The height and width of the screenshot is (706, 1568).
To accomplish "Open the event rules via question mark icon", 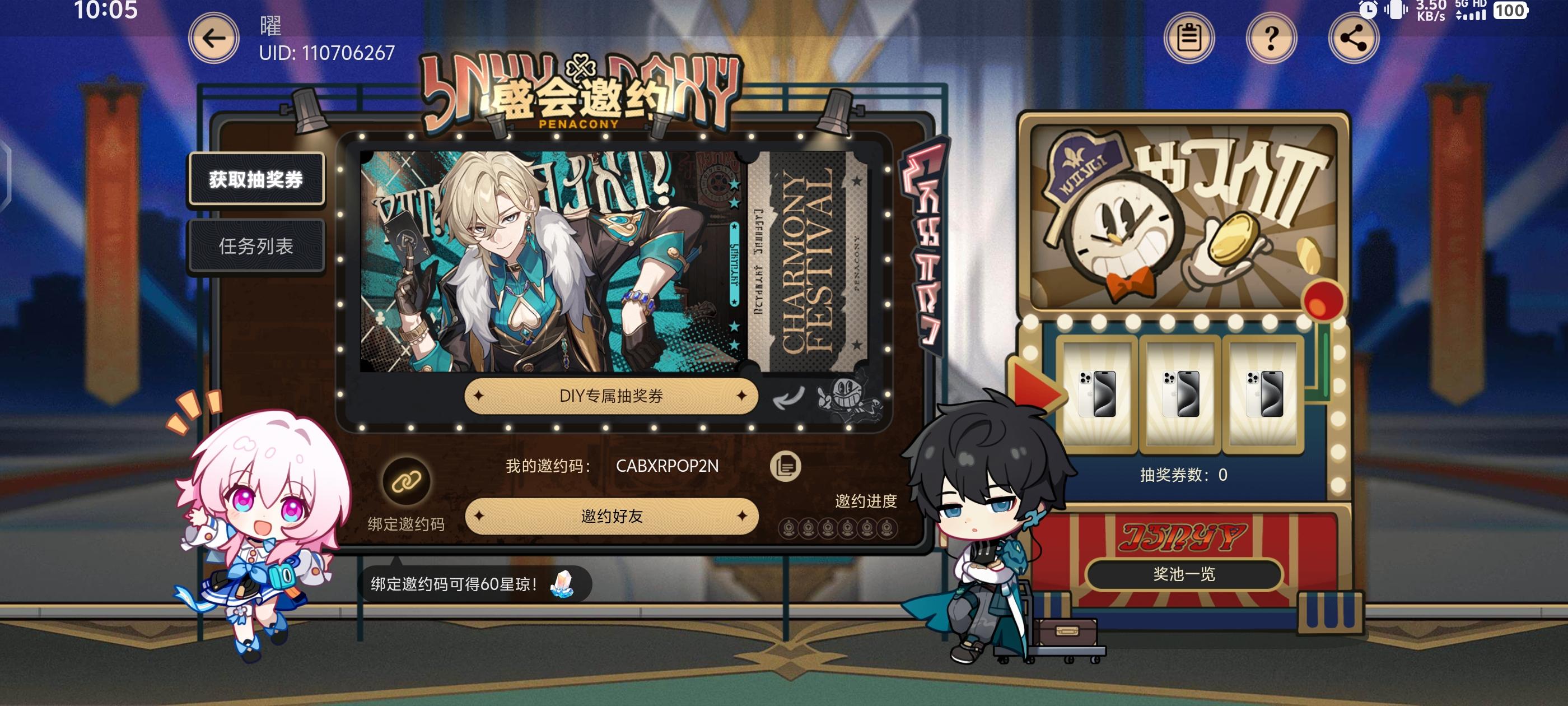I will 1271,38.
